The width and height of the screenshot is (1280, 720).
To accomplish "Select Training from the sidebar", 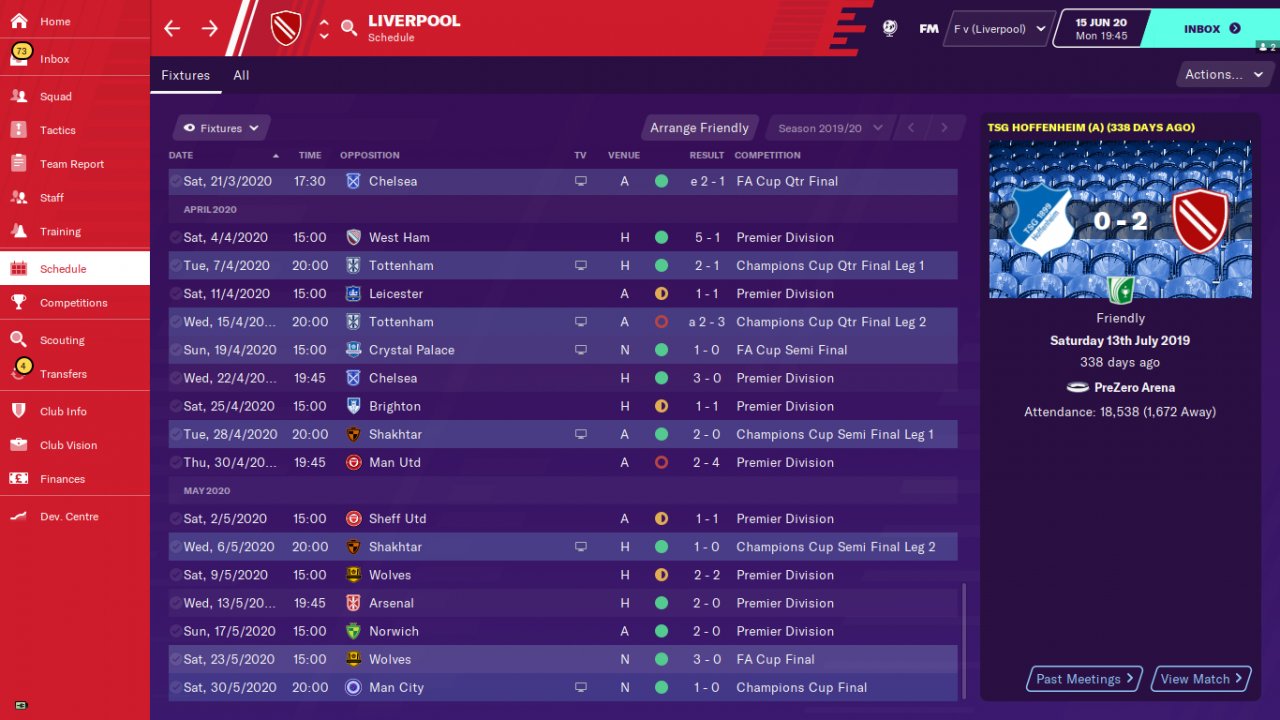I will (60, 231).
